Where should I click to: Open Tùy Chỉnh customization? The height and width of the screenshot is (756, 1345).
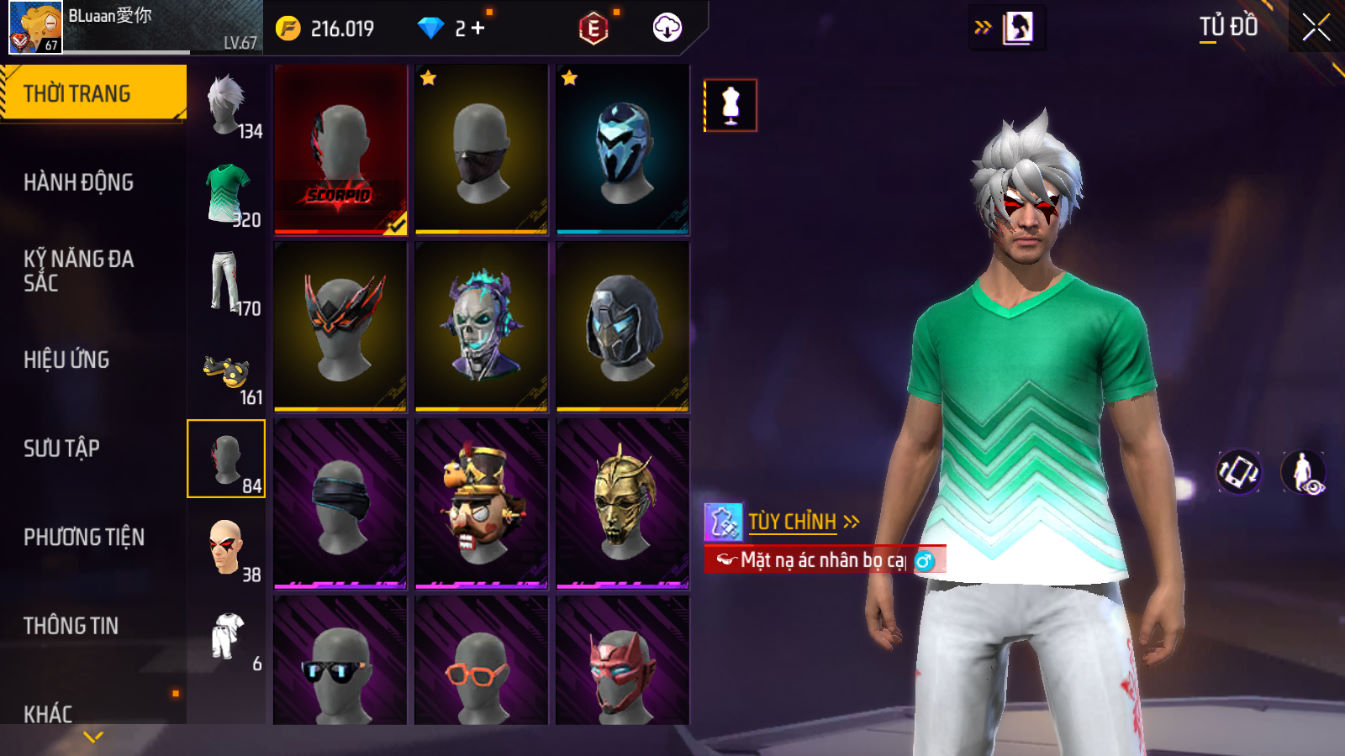click(792, 522)
